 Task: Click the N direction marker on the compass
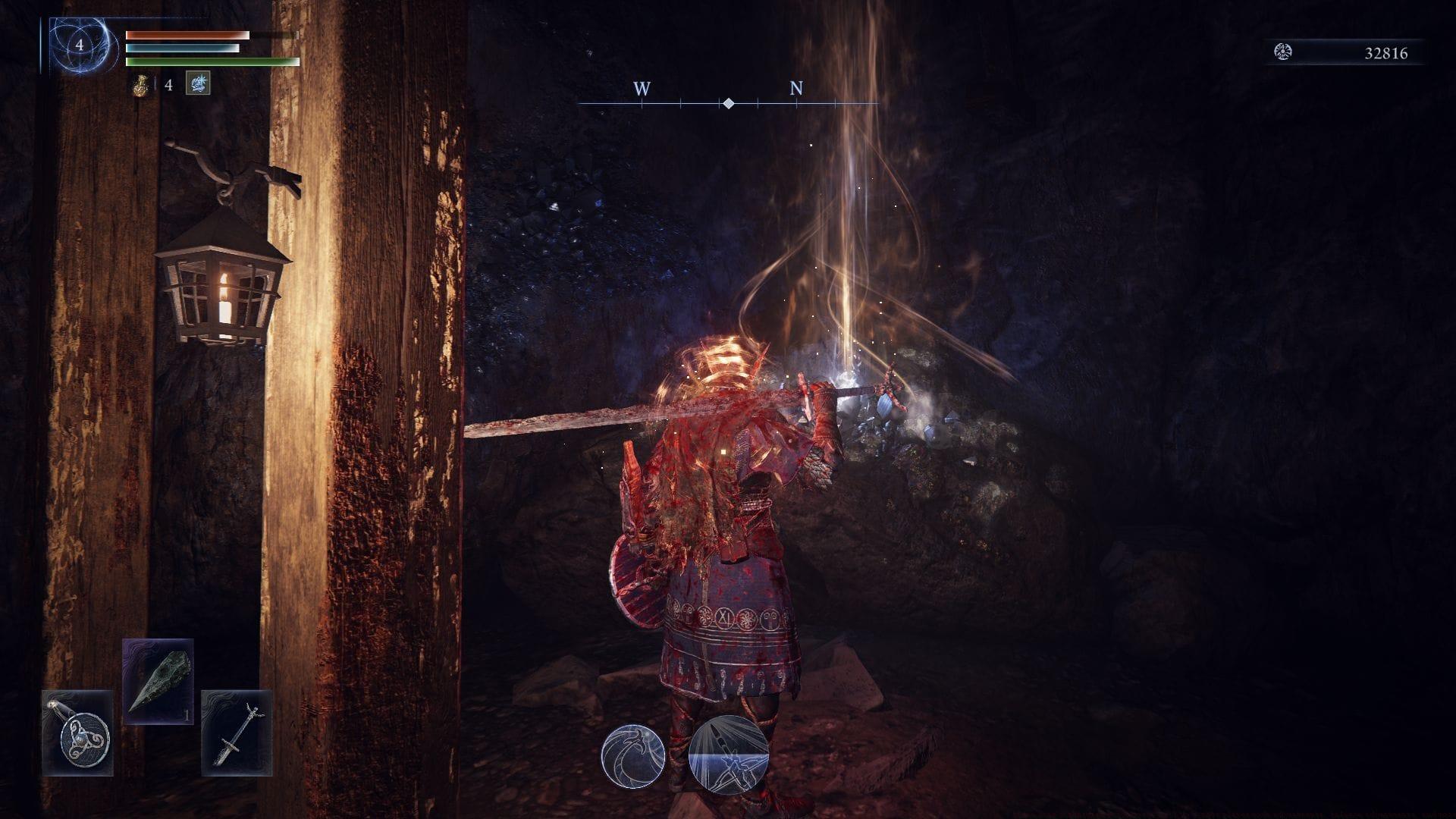coord(795,89)
